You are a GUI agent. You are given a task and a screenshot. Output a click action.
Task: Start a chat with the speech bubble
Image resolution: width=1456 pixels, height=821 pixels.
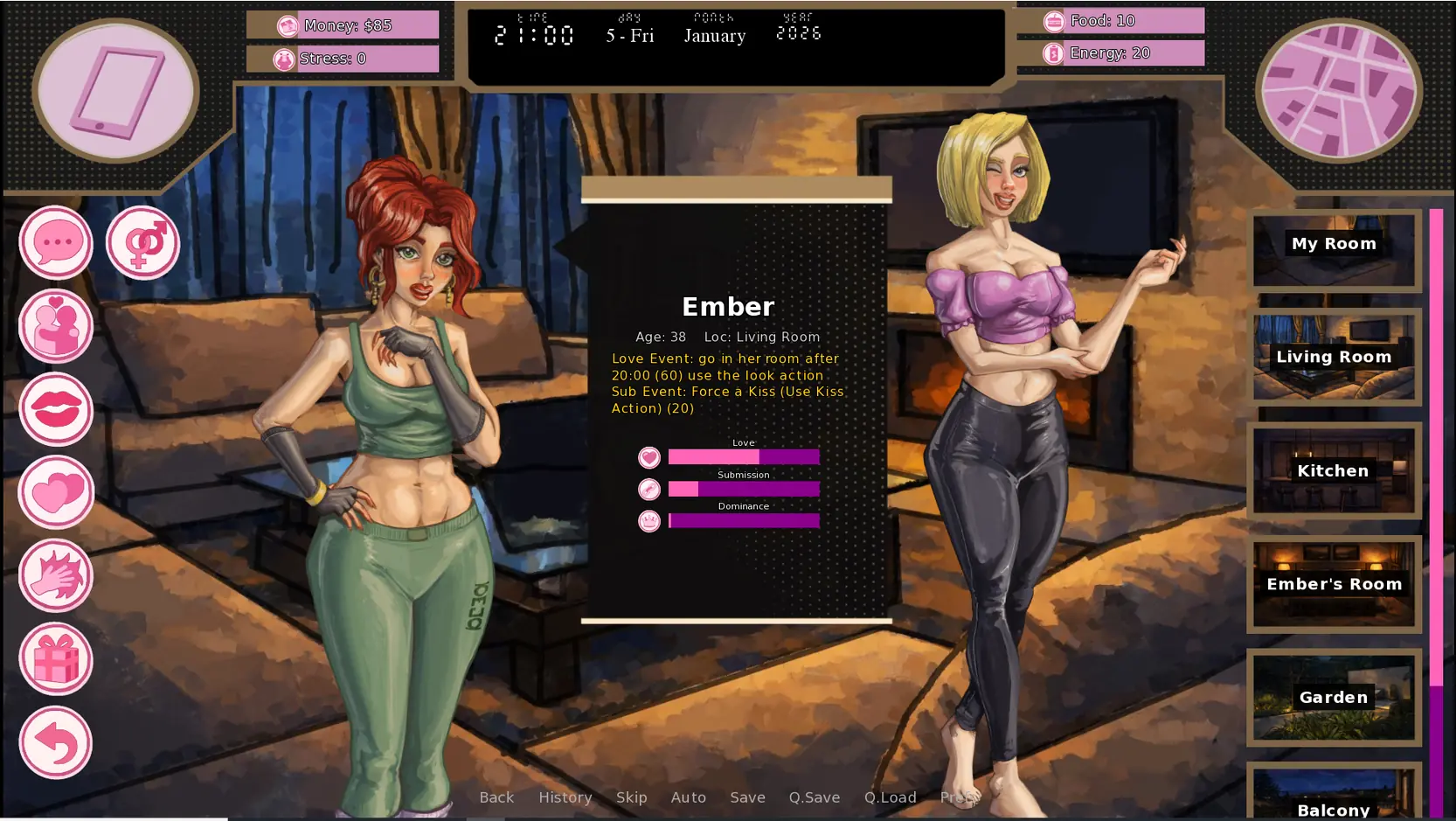[56, 243]
